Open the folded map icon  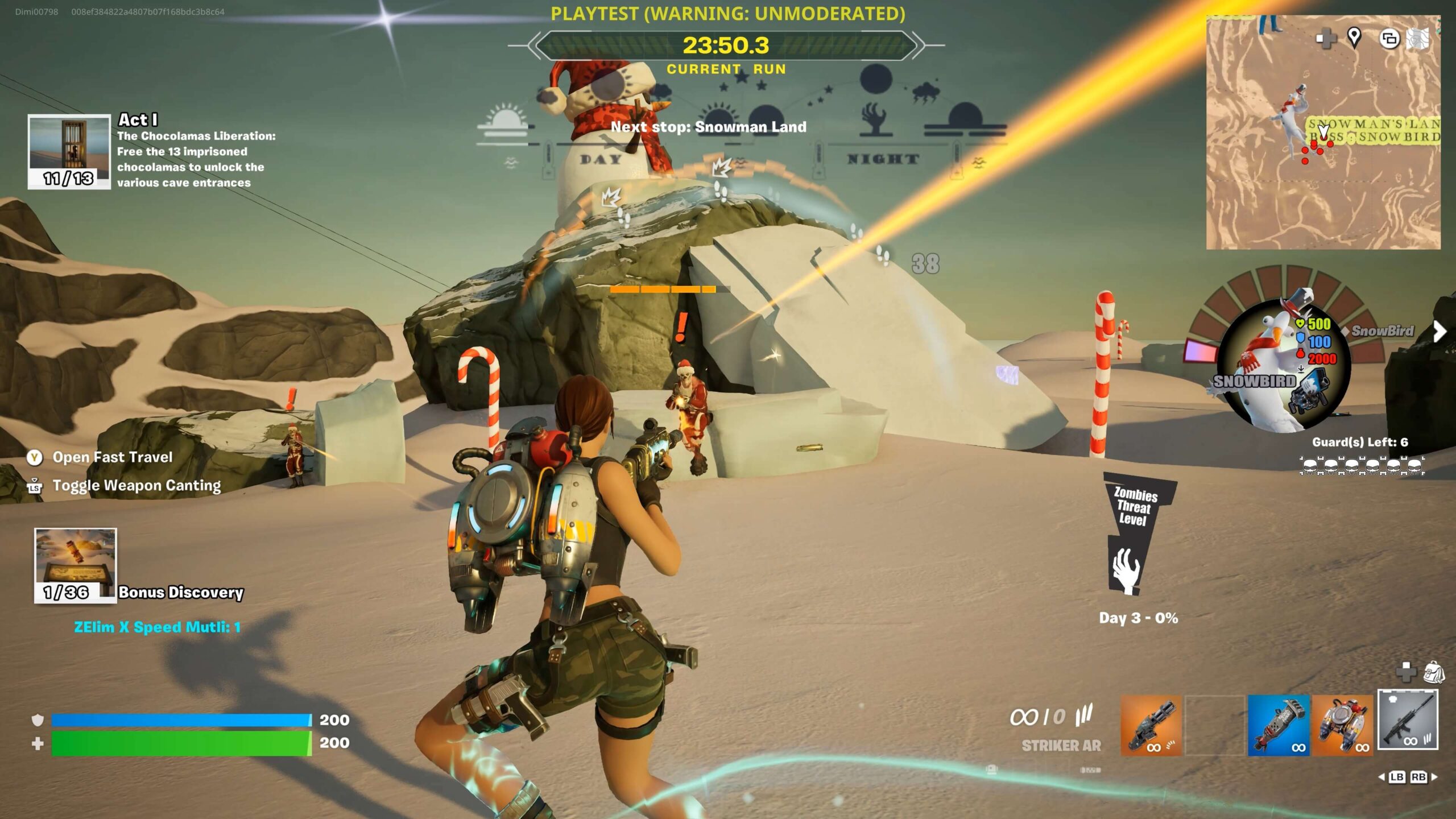point(1418,39)
